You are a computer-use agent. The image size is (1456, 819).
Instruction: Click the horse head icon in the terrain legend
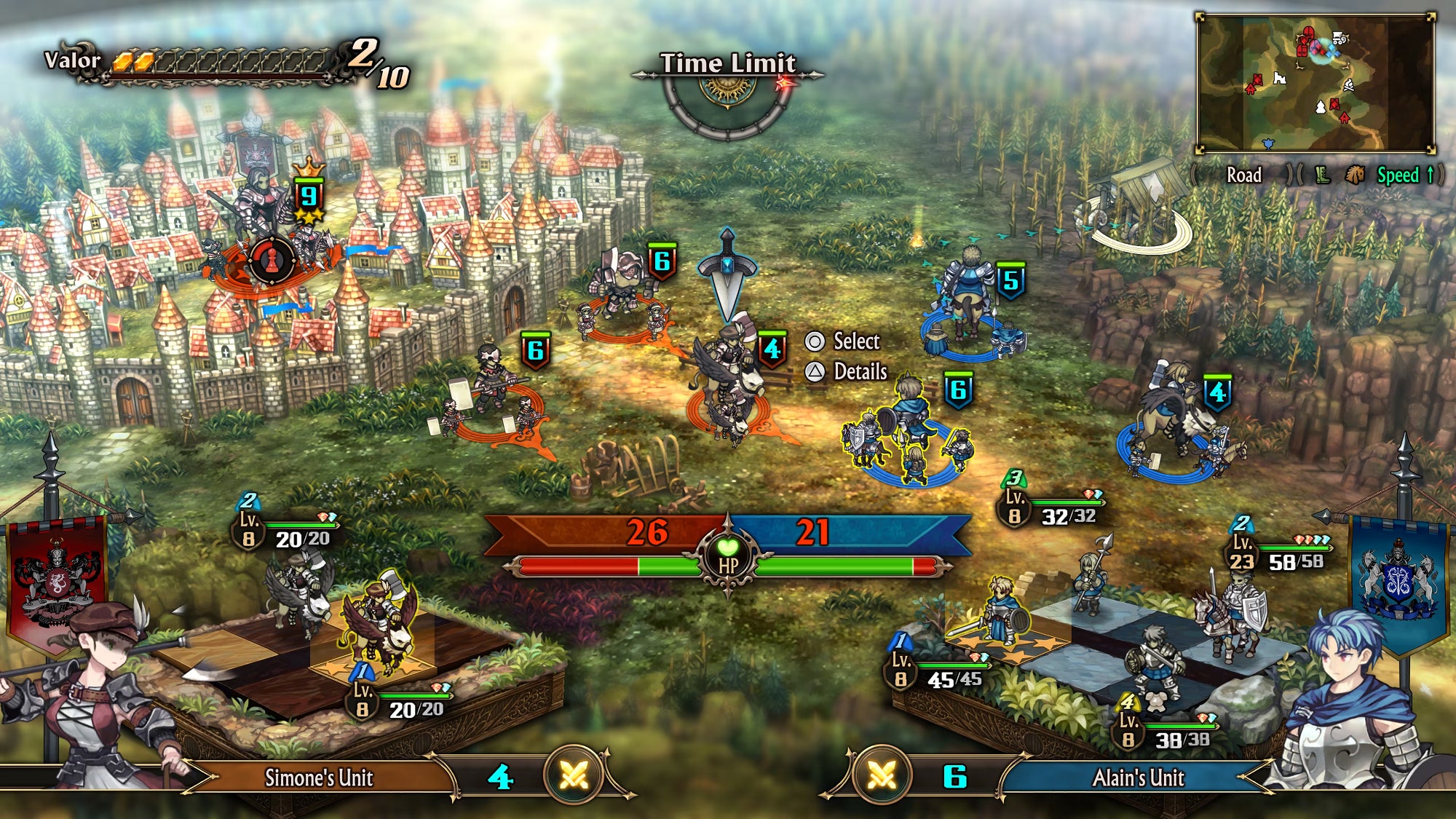coord(1356,175)
